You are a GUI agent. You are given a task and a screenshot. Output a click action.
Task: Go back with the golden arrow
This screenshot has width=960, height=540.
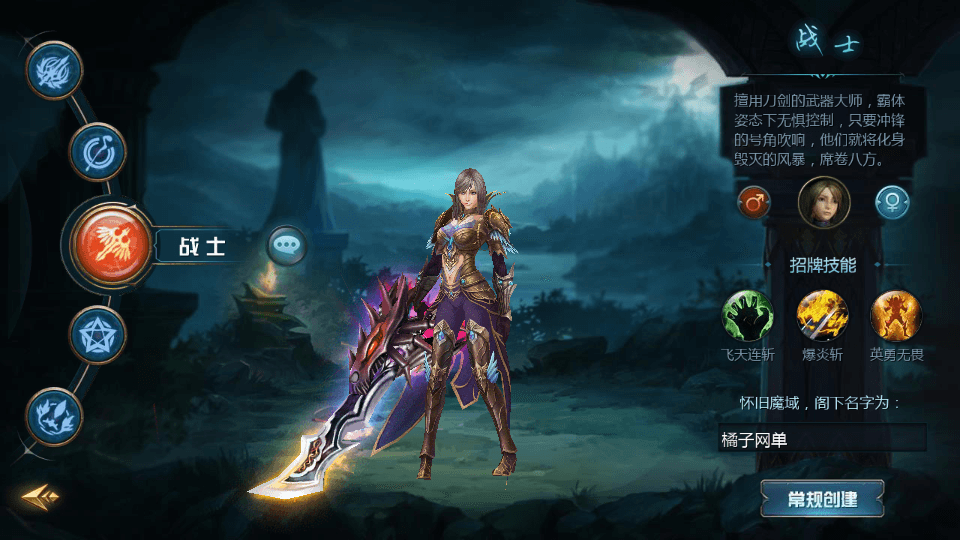[41, 496]
